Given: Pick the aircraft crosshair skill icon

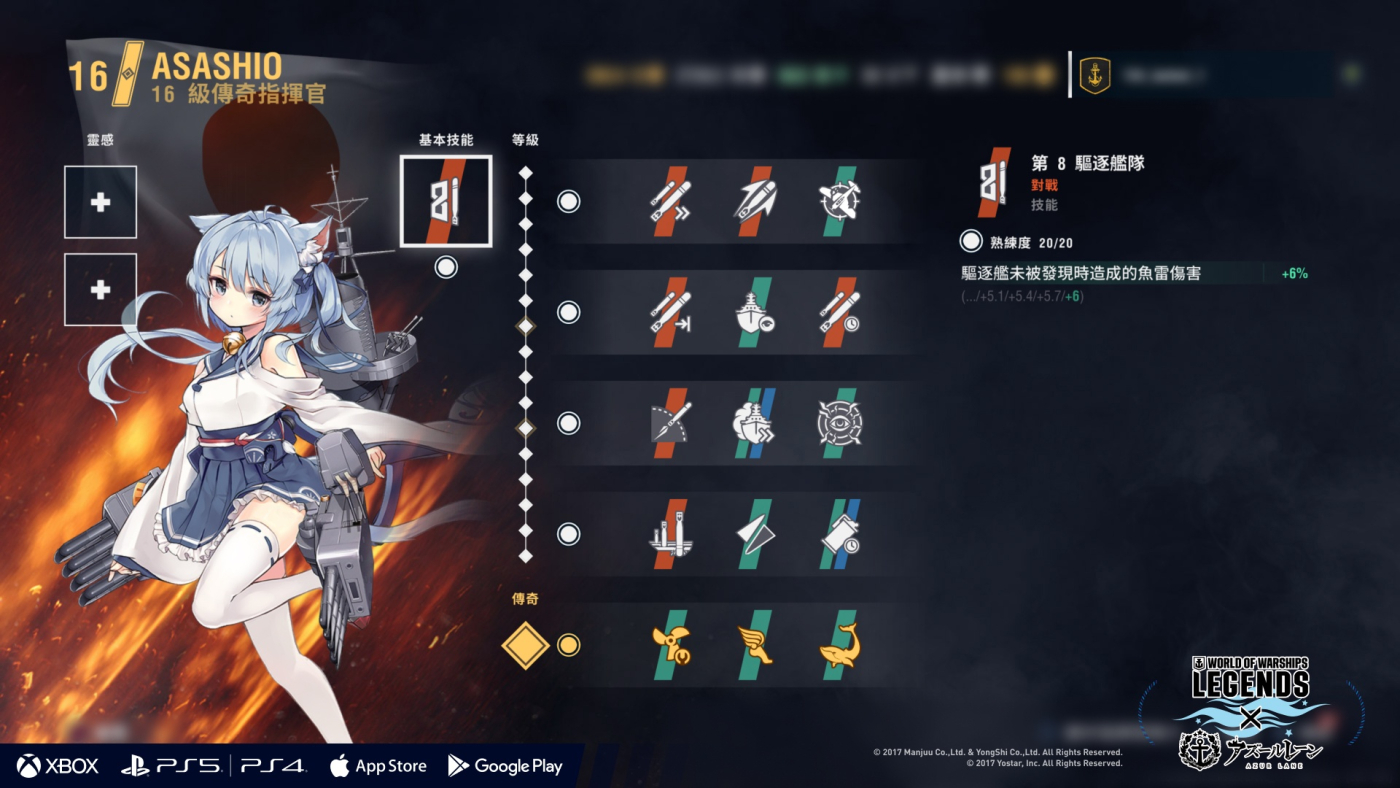Looking at the screenshot, I should pyautogui.click(x=838, y=201).
